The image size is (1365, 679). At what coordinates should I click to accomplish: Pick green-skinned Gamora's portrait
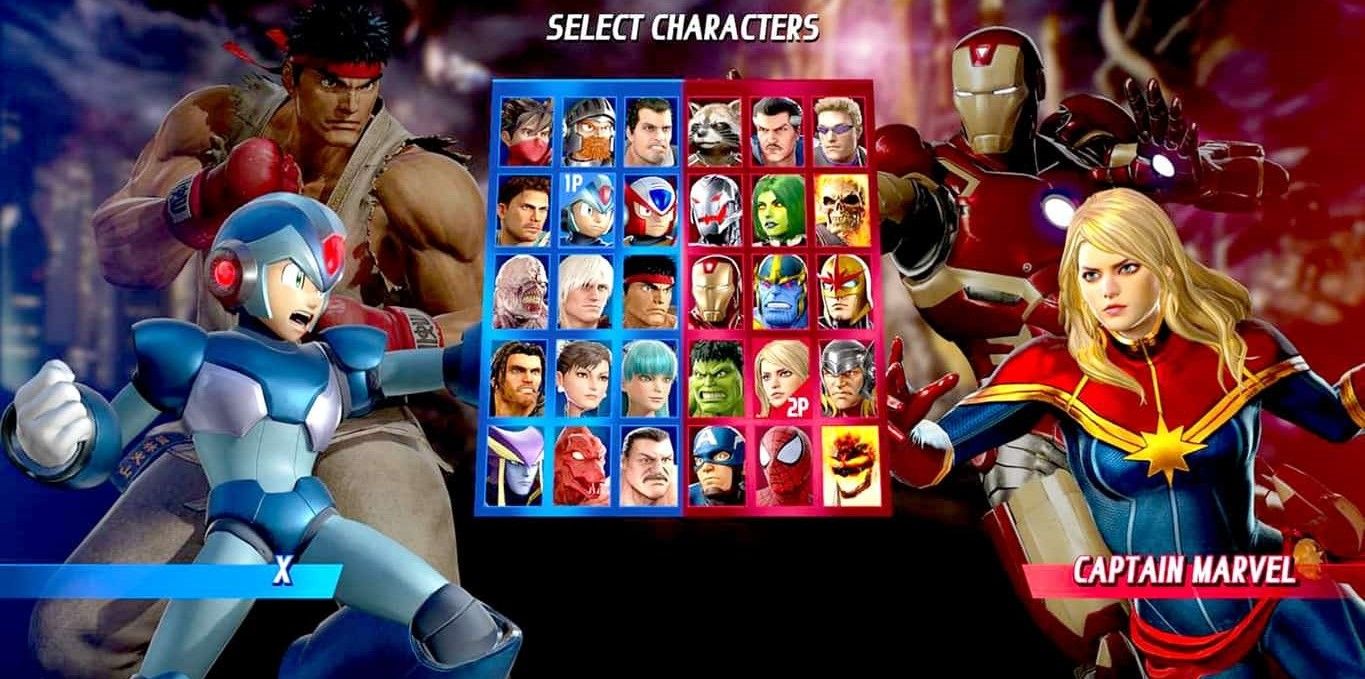click(x=779, y=211)
